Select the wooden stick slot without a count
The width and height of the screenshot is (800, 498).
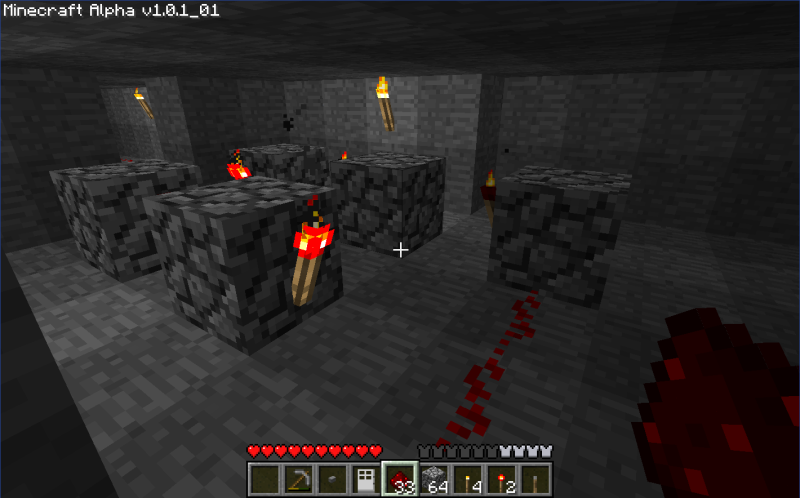click(535, 479)
